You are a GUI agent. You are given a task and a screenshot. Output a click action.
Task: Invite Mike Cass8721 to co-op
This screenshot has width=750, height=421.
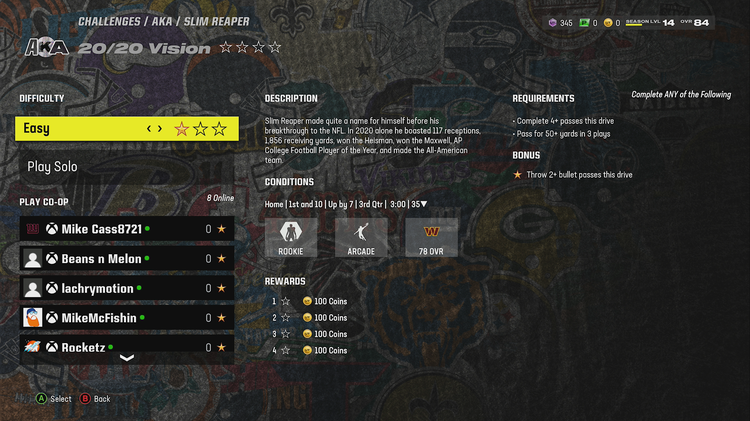127,229
